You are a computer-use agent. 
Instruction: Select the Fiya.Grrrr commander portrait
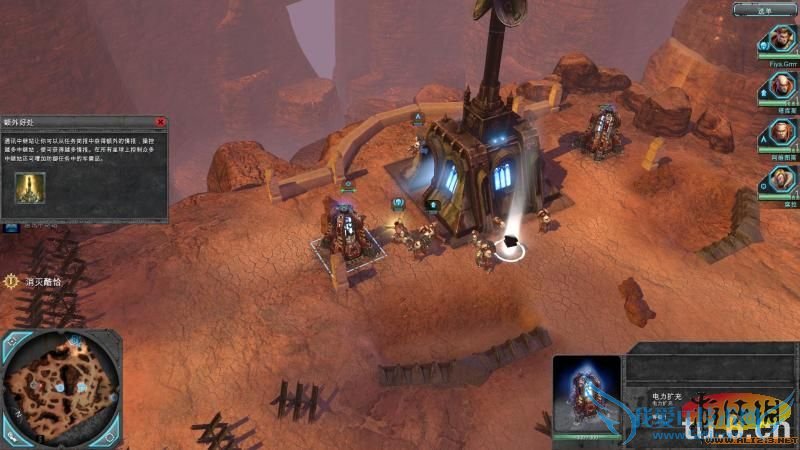(780, 40)
